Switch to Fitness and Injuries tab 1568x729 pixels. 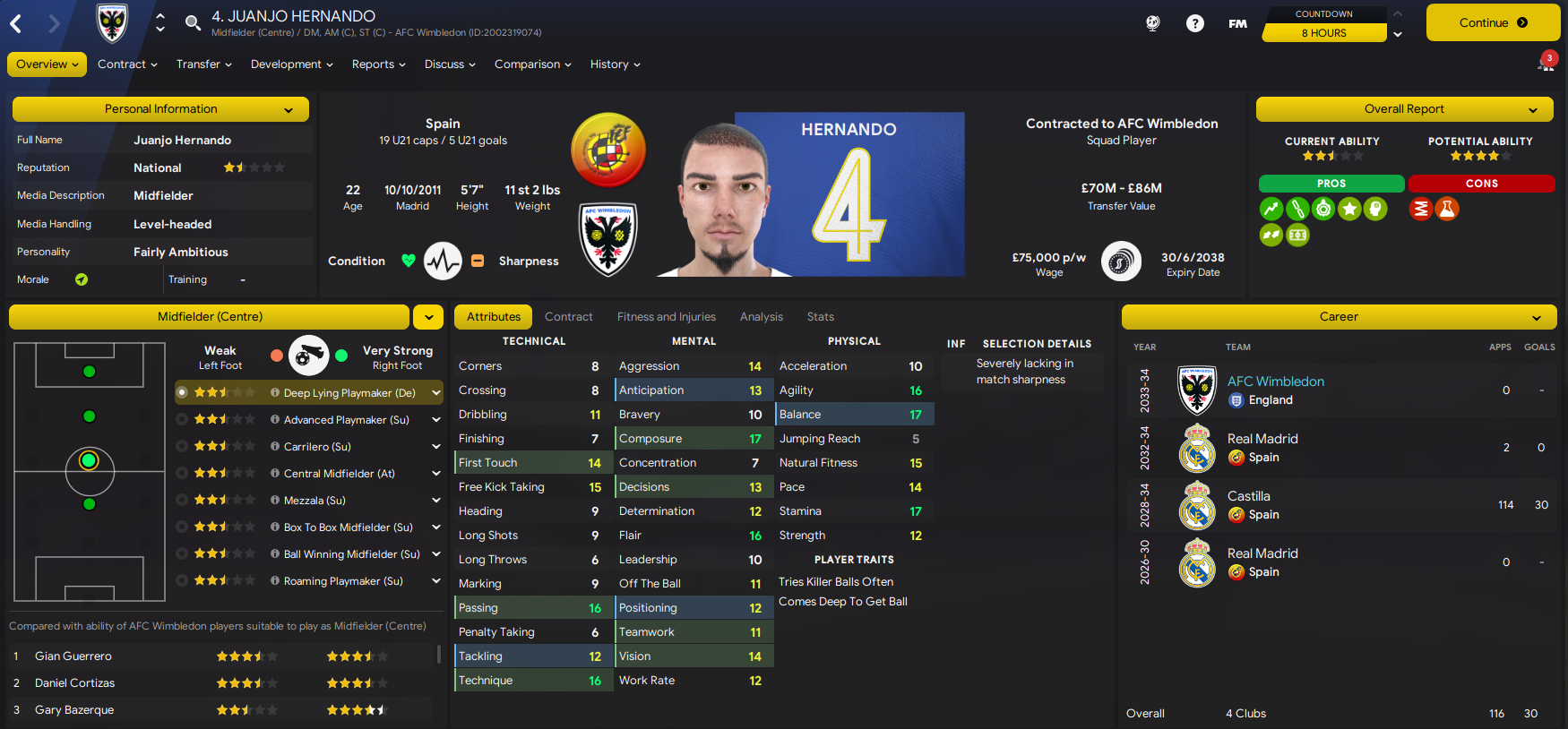pyautogui.click(x=666, y=317)
